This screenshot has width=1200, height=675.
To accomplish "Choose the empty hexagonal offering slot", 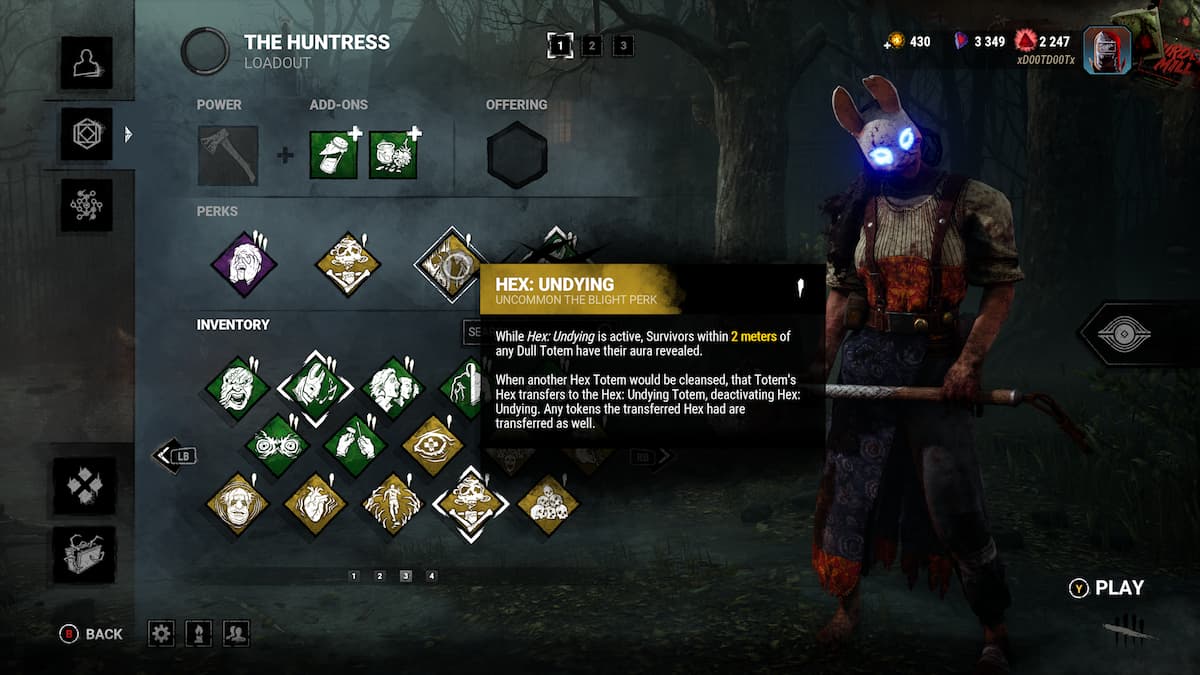I will (x=517, y=155).
